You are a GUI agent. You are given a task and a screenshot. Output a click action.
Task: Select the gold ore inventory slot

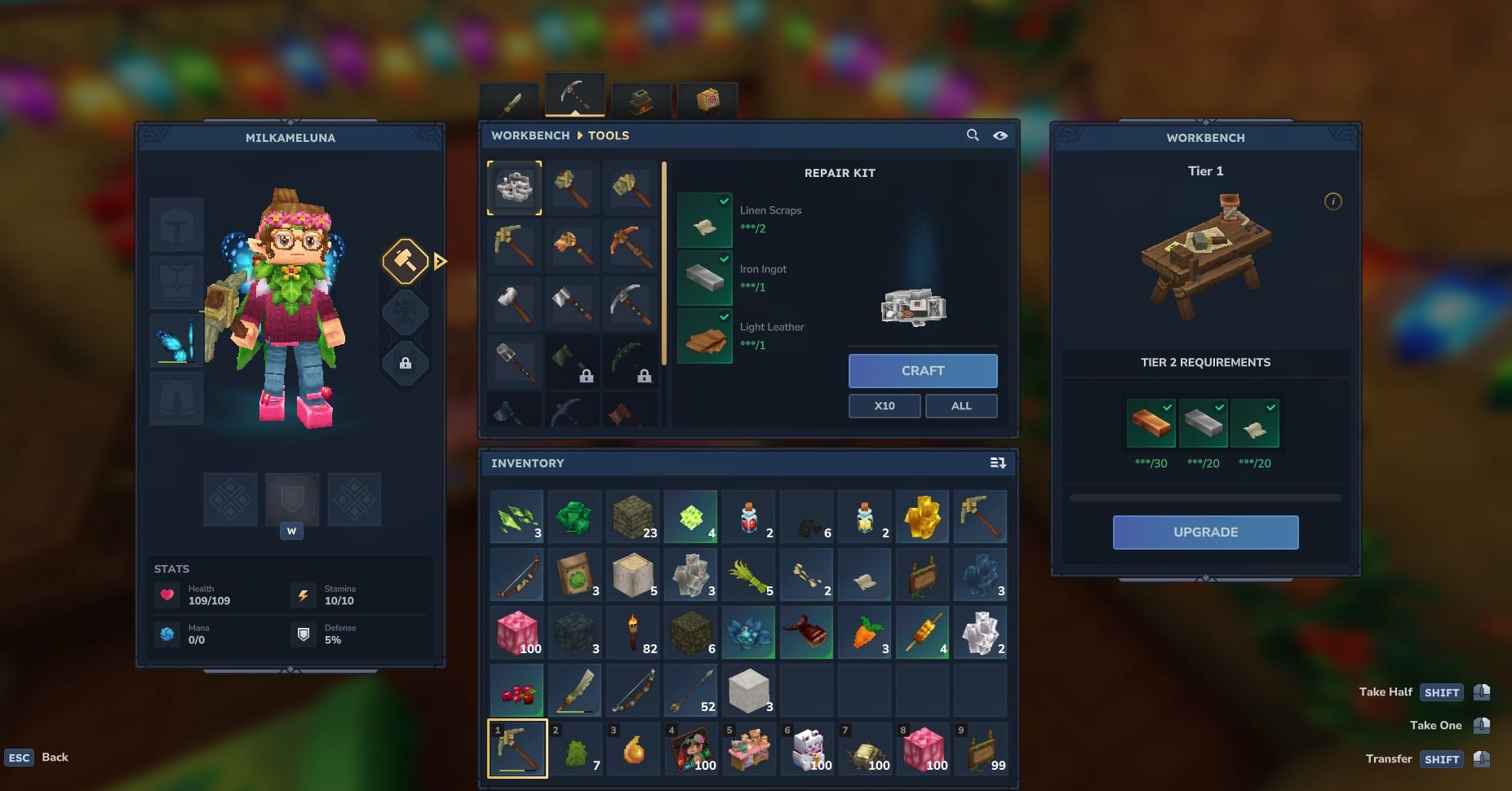coord(922,517)
